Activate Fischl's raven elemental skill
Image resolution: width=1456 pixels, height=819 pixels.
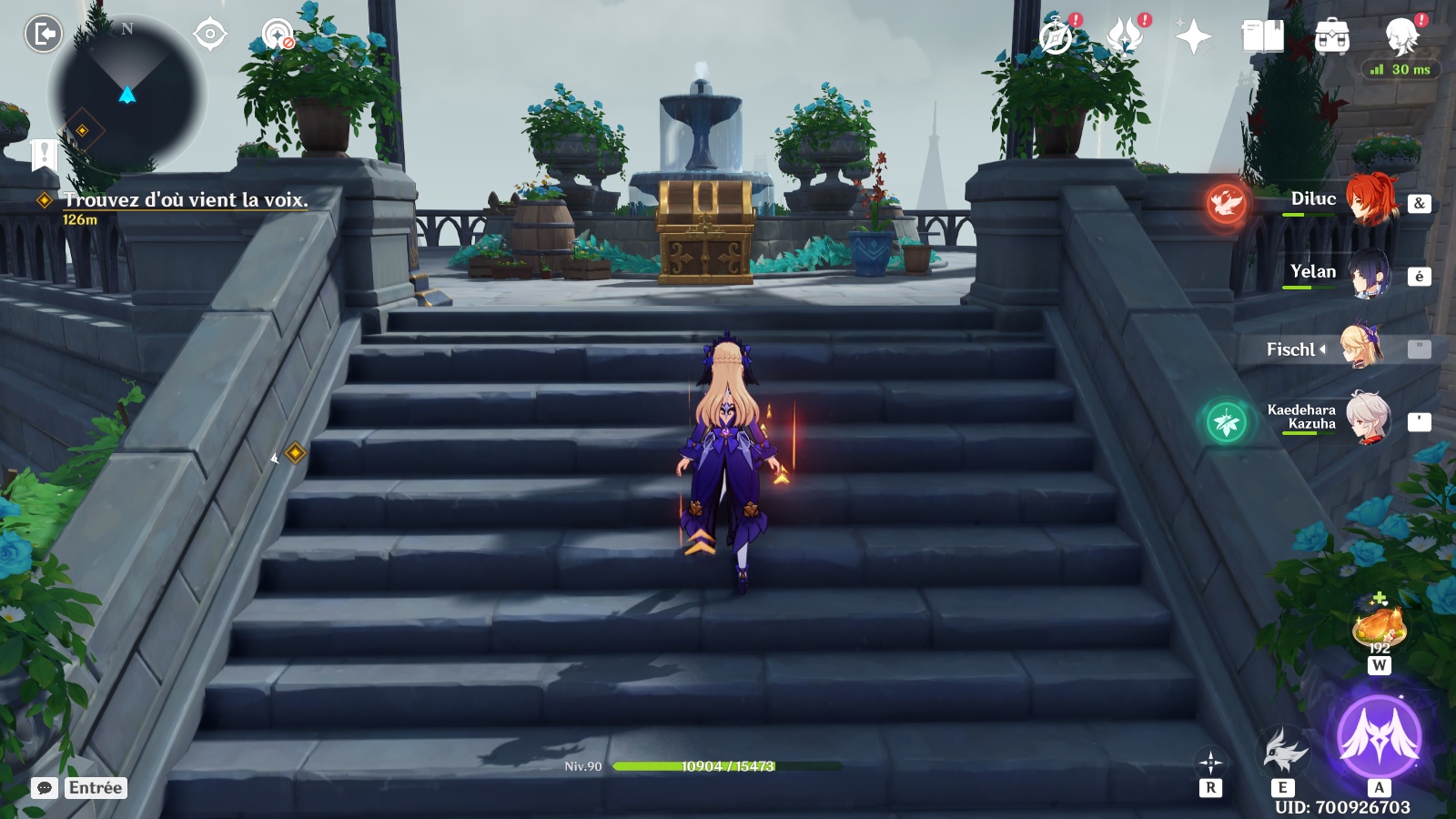pyautogui.click(x=1283, y=752)
